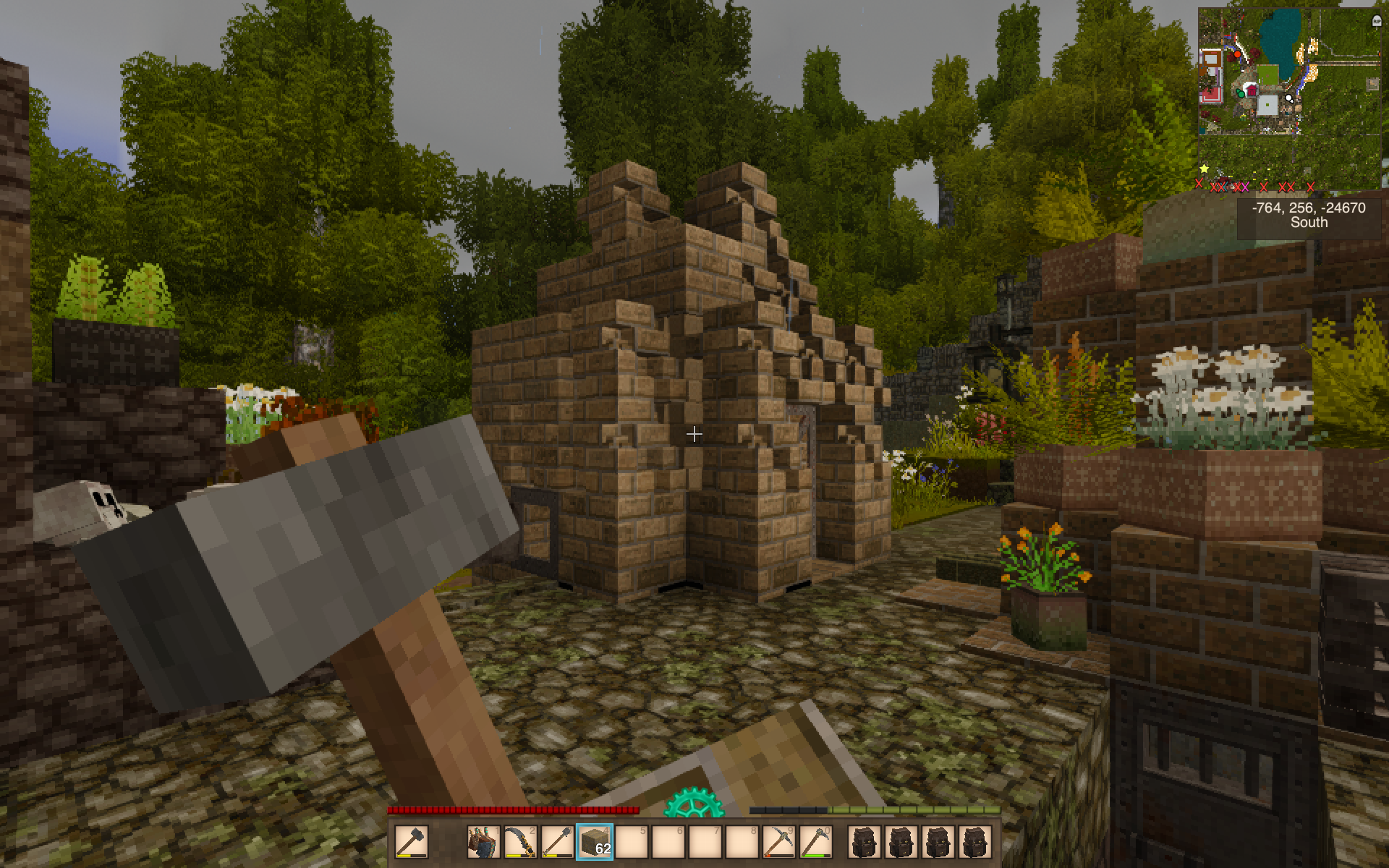
Task: Equip the pick in hotbar slot 0
Action: [815, 842]
